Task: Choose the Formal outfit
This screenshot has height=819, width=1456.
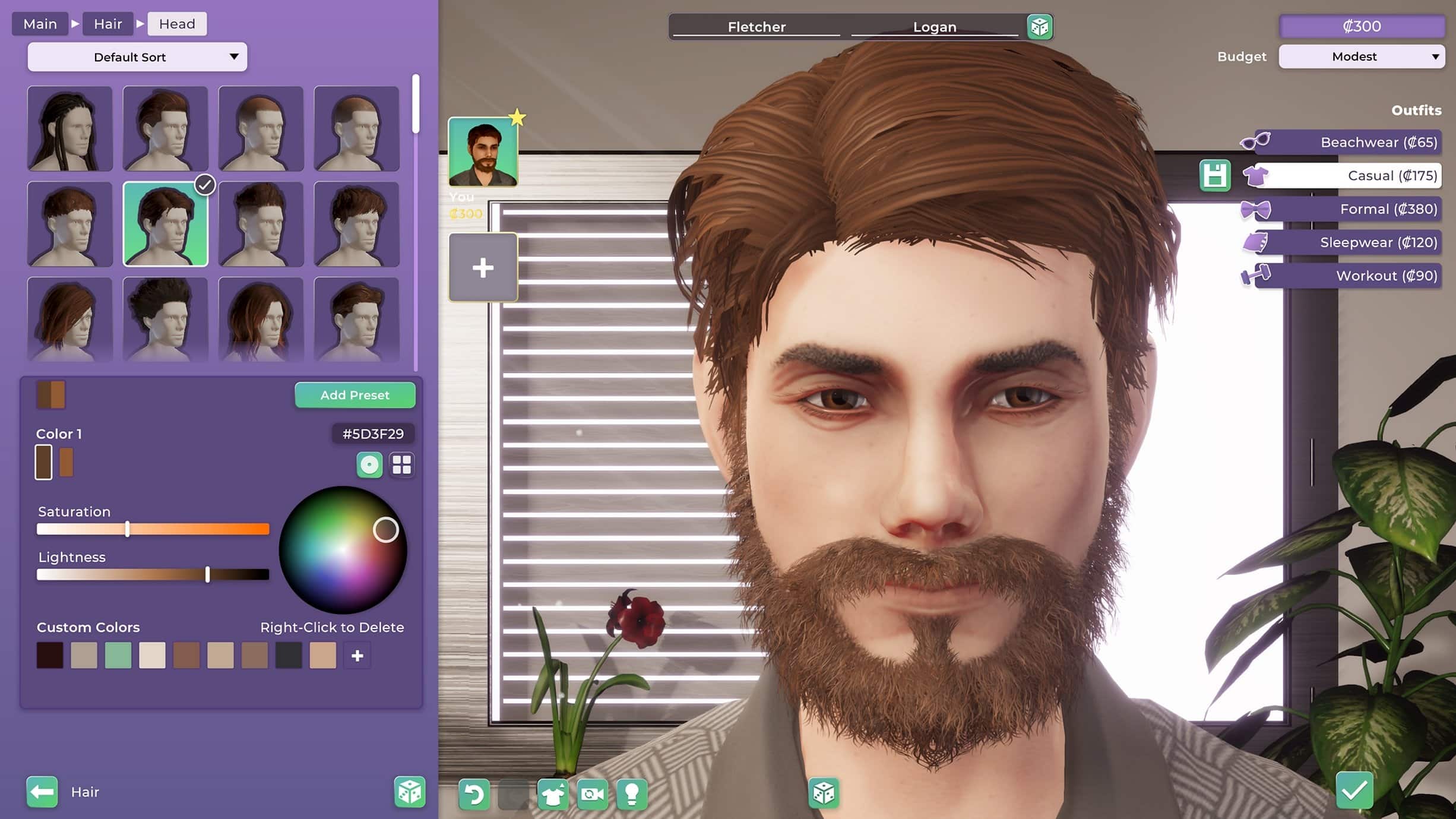Action: click(x=1348, y=209)
